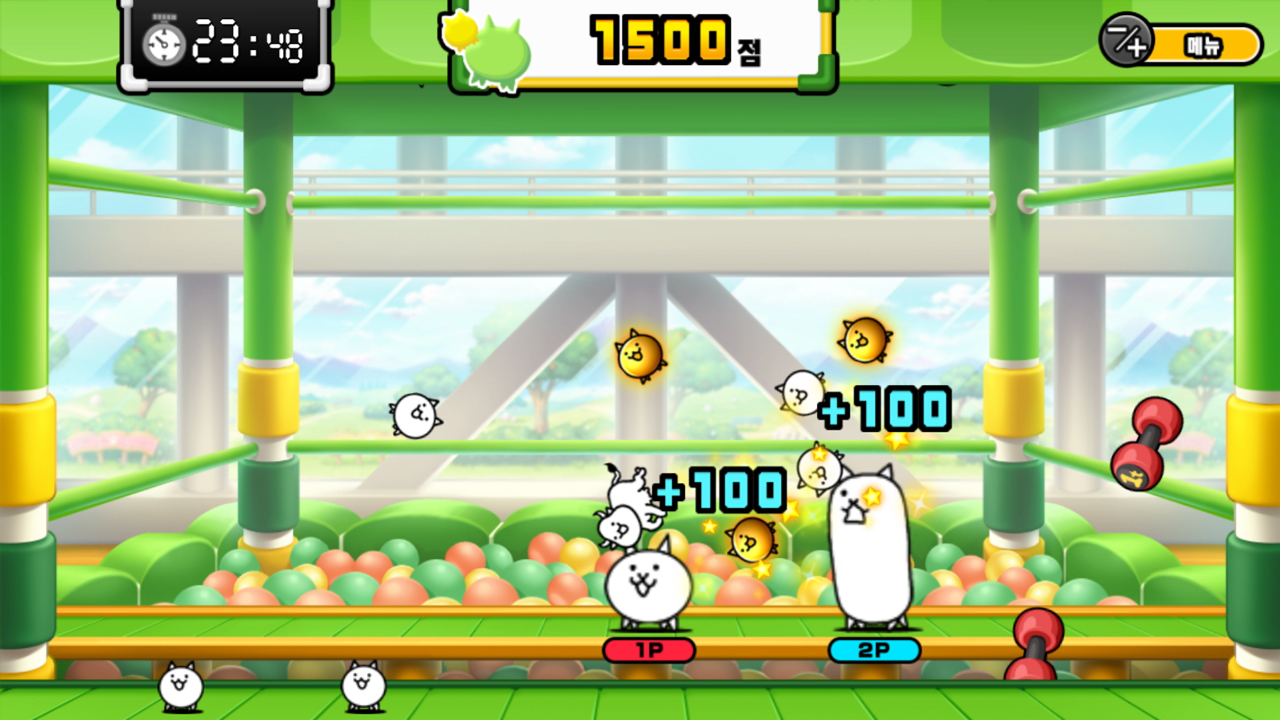
Task: Click the +100 score popup text
Action: click(885, 406)
